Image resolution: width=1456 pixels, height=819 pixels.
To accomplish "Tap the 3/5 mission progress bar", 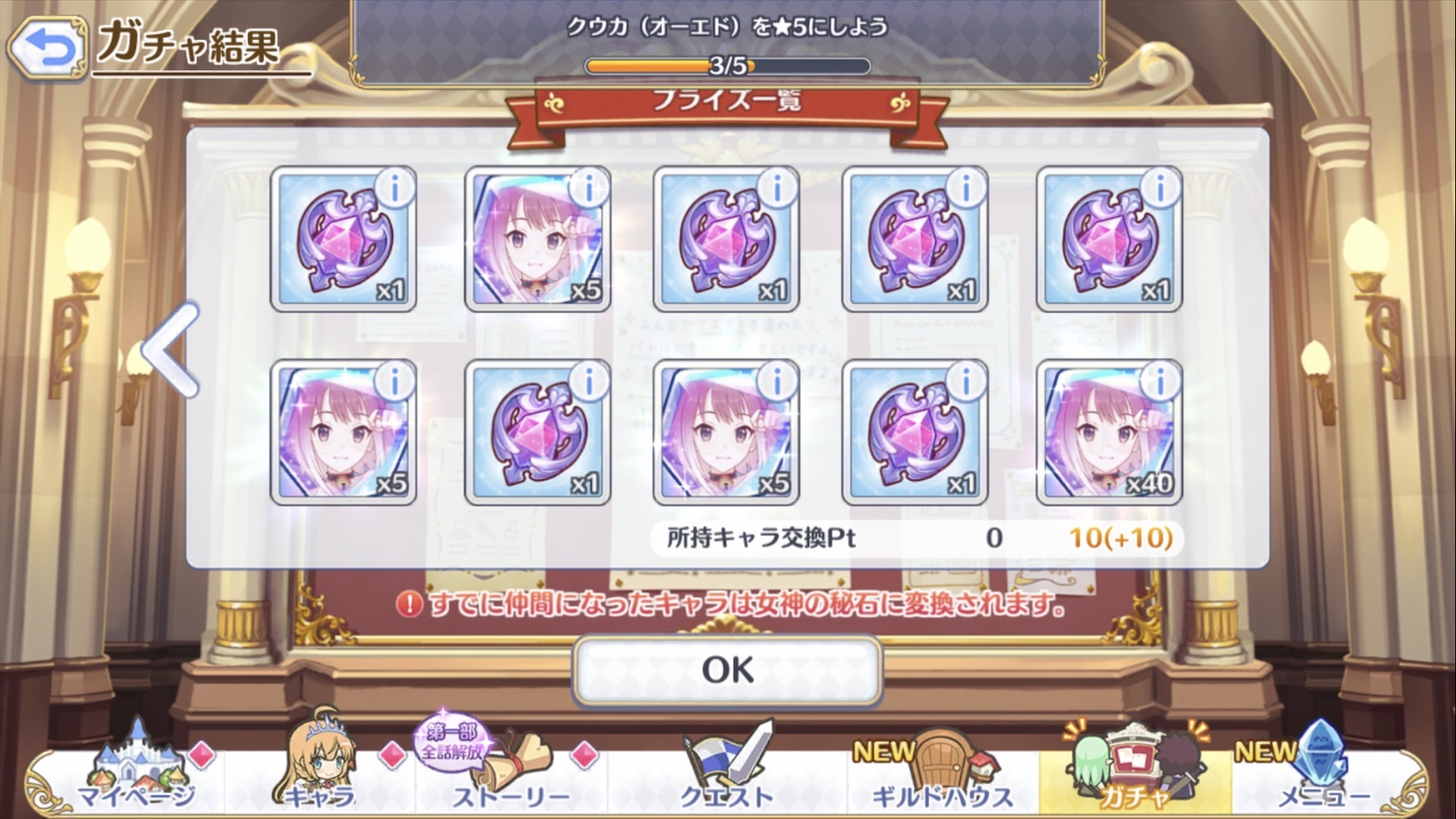I will tap(728, 62).
